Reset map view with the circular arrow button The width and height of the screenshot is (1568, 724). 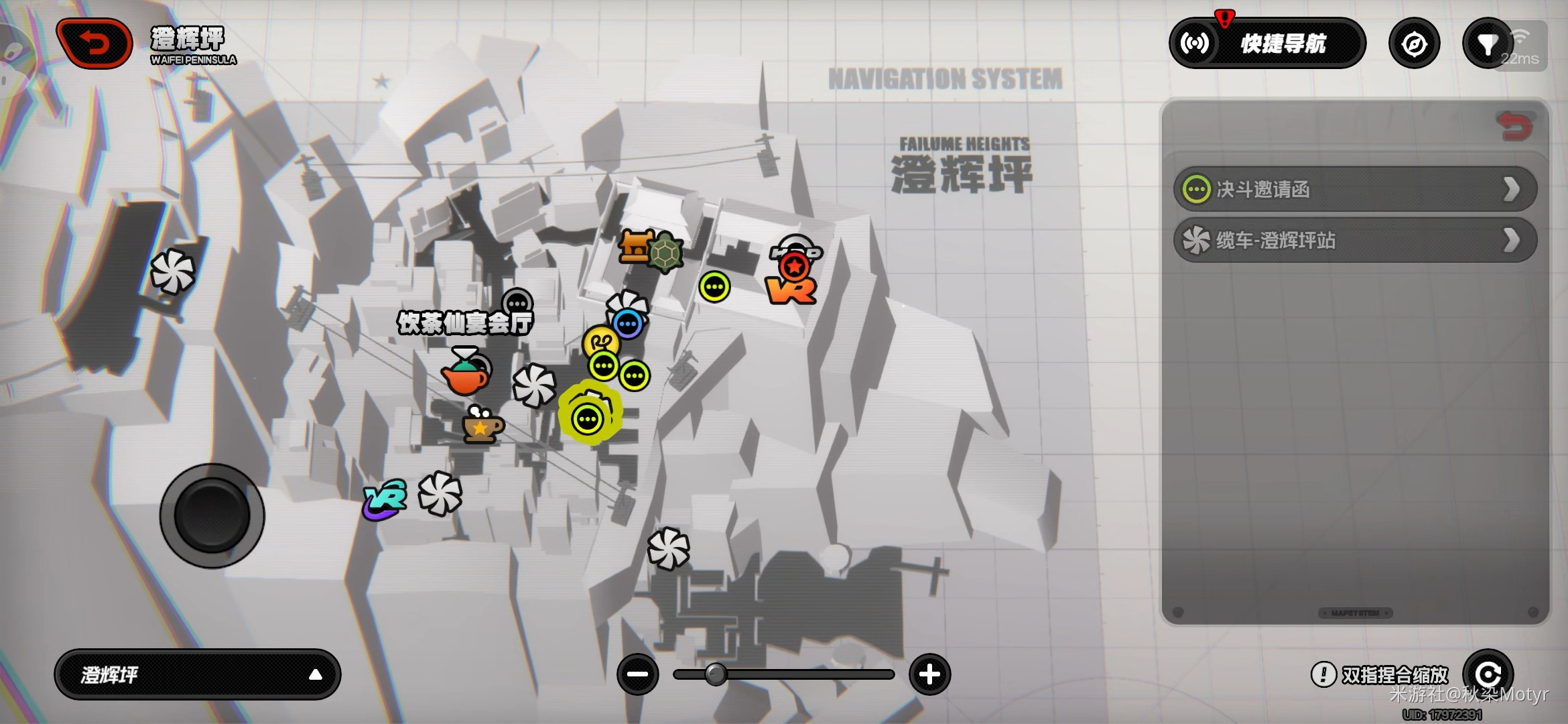click(1488, 673)
